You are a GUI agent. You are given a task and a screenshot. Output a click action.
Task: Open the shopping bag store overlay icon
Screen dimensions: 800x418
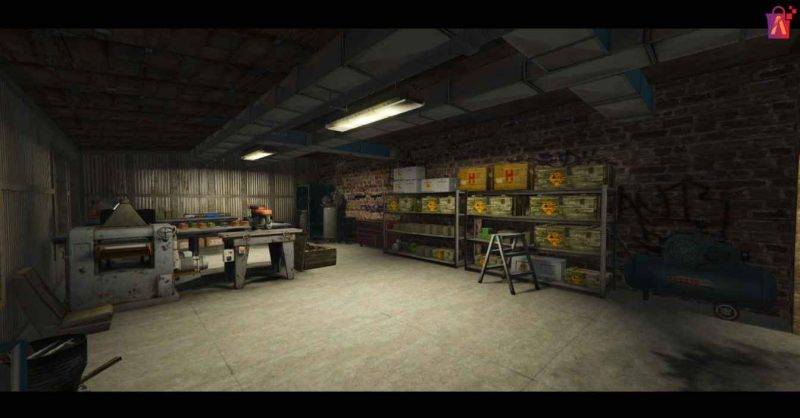coord(778,21)
